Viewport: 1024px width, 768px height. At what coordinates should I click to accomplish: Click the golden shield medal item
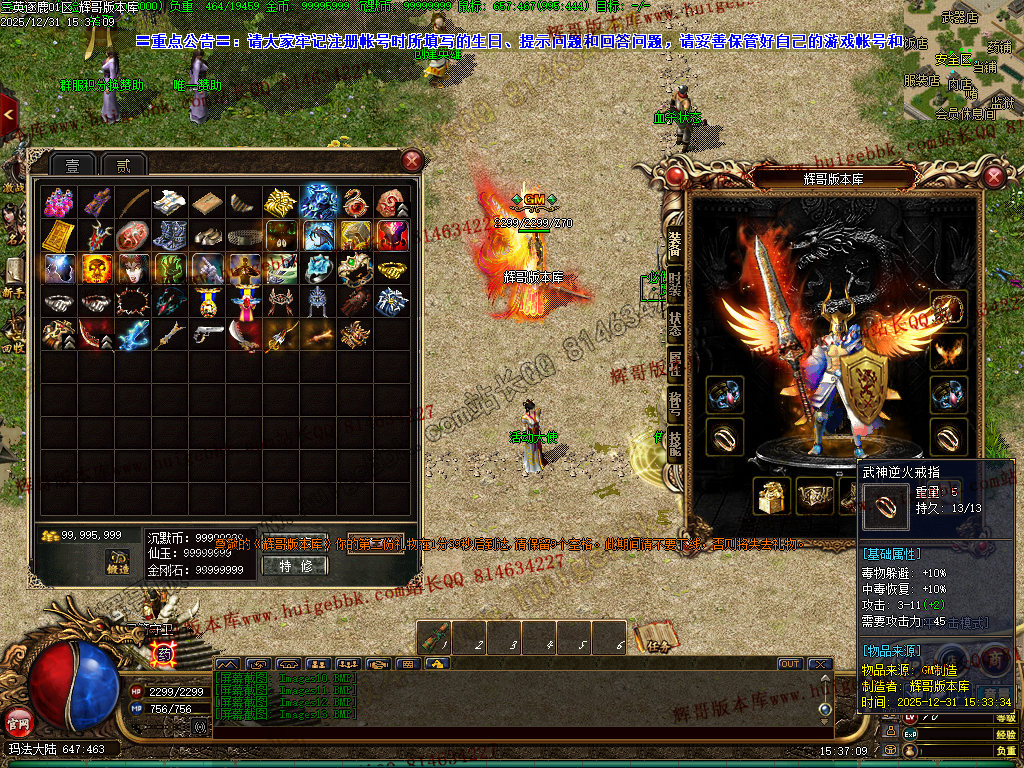[208, 301]
